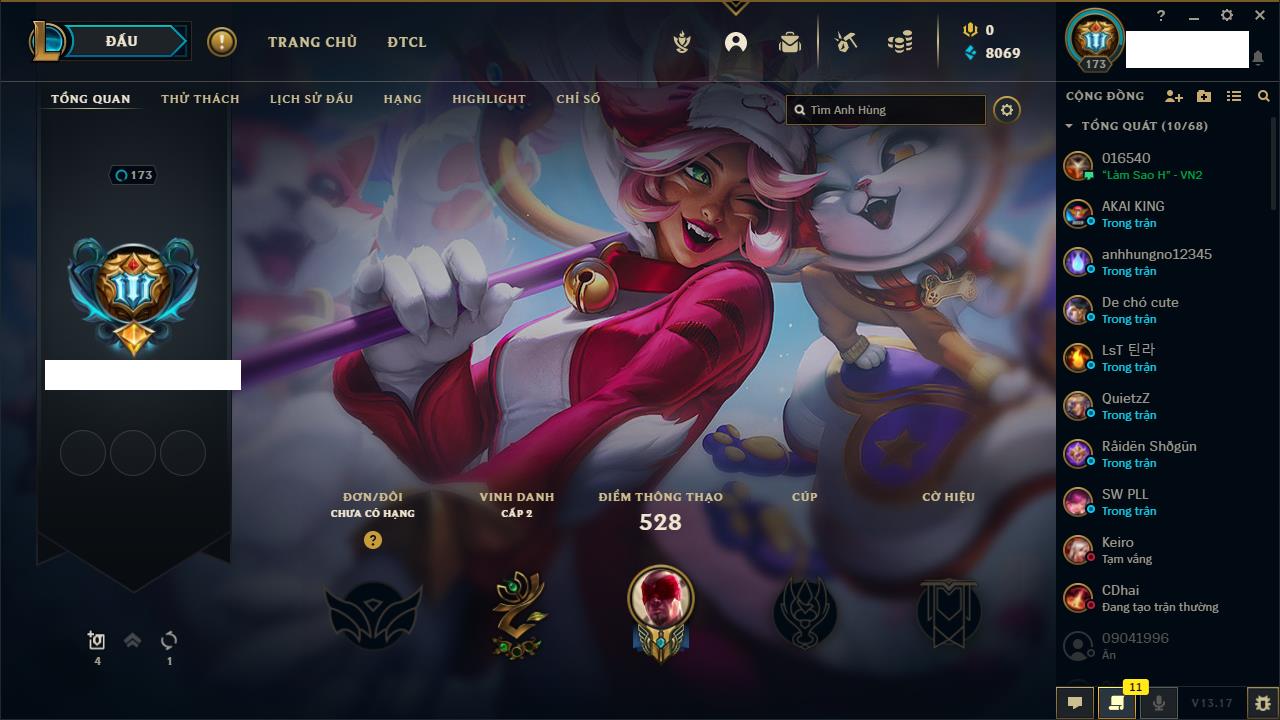The image size is (1280, 720).
Task: Click the Tìm Anh Hùng search field
Action: 890,110
